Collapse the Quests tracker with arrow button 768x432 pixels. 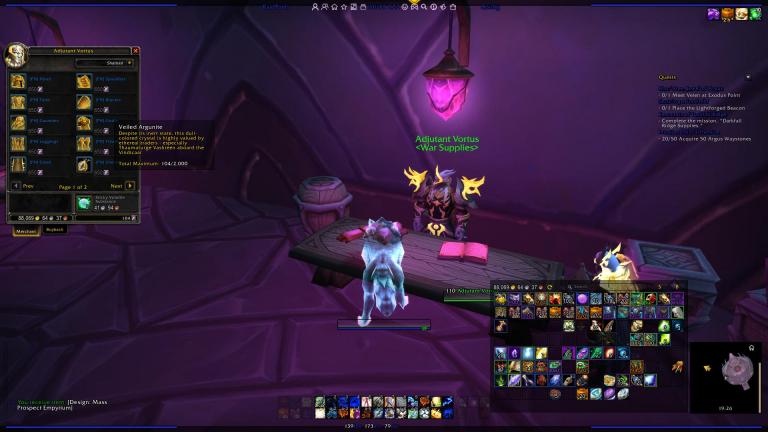point(751,77)
